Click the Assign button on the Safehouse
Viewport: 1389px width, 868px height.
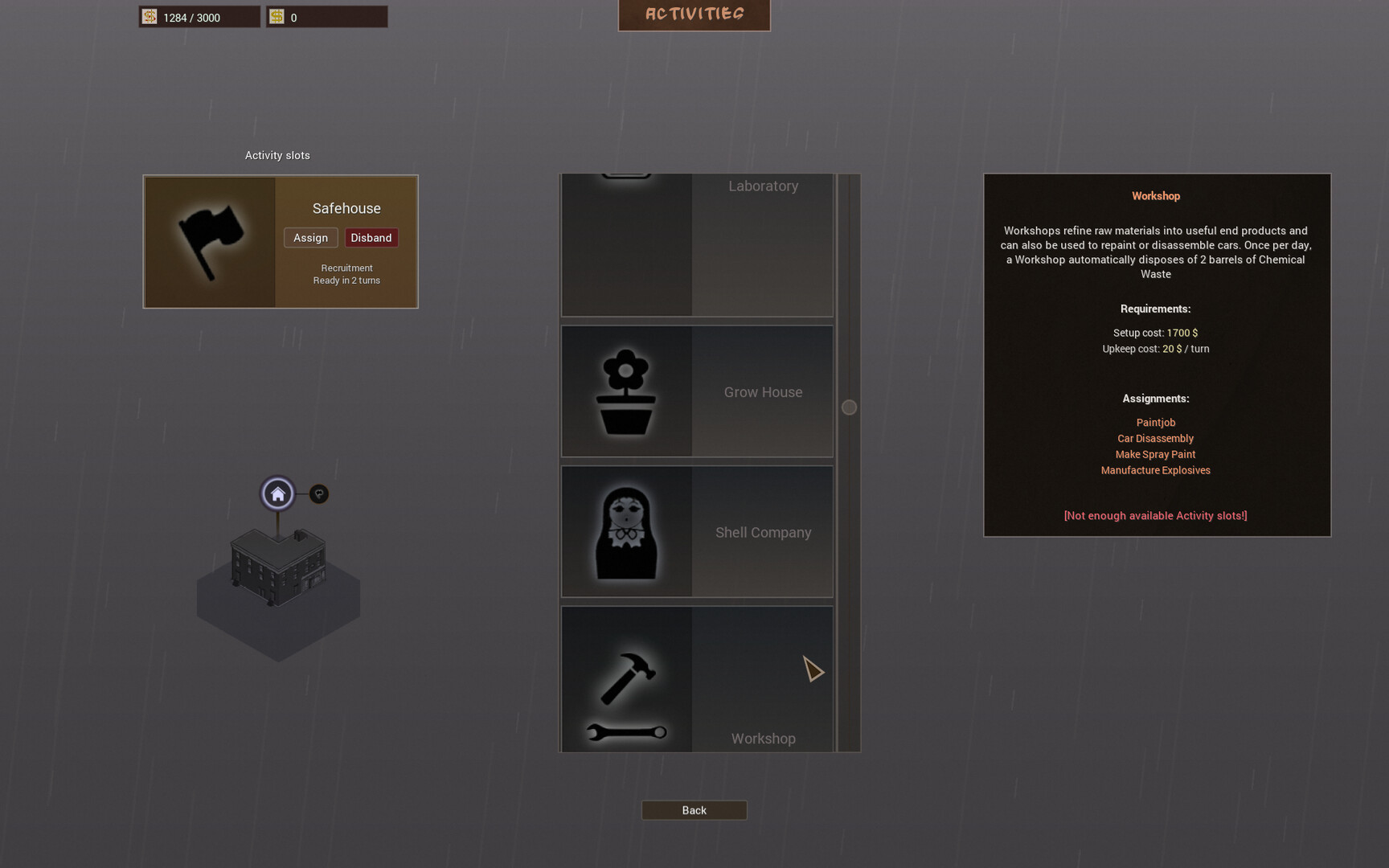click(x=310, y=237)
